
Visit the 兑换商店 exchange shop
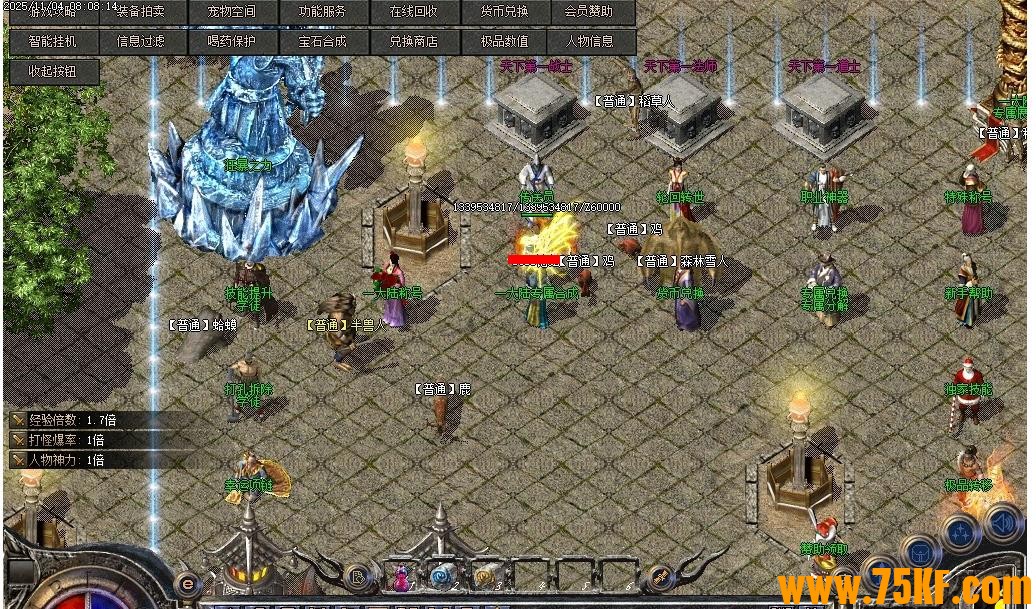point(413,42)
